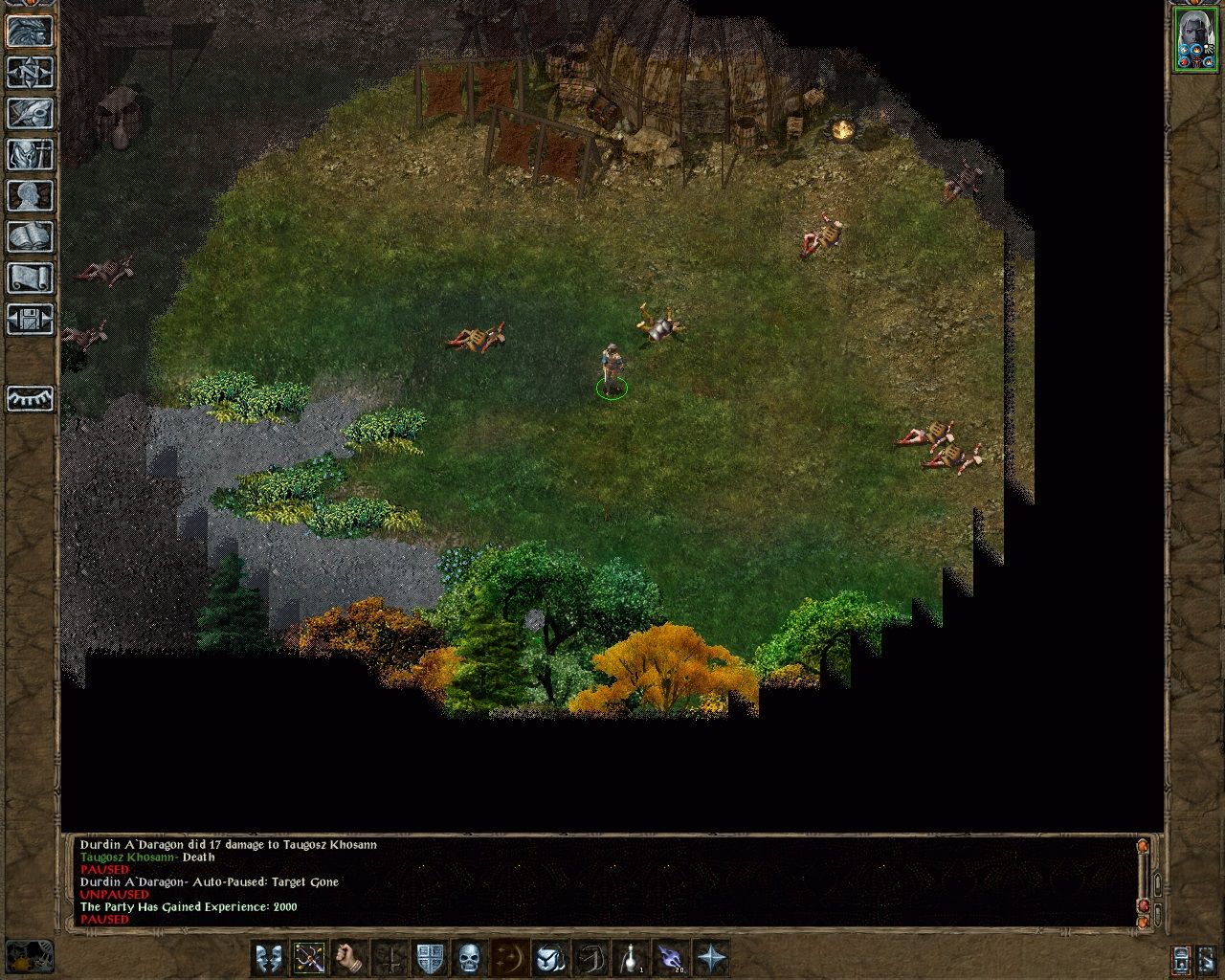Viewport: 1225px width, 980px height.
Task: Click the shield quick-spell slot
Action: (428, 960)
